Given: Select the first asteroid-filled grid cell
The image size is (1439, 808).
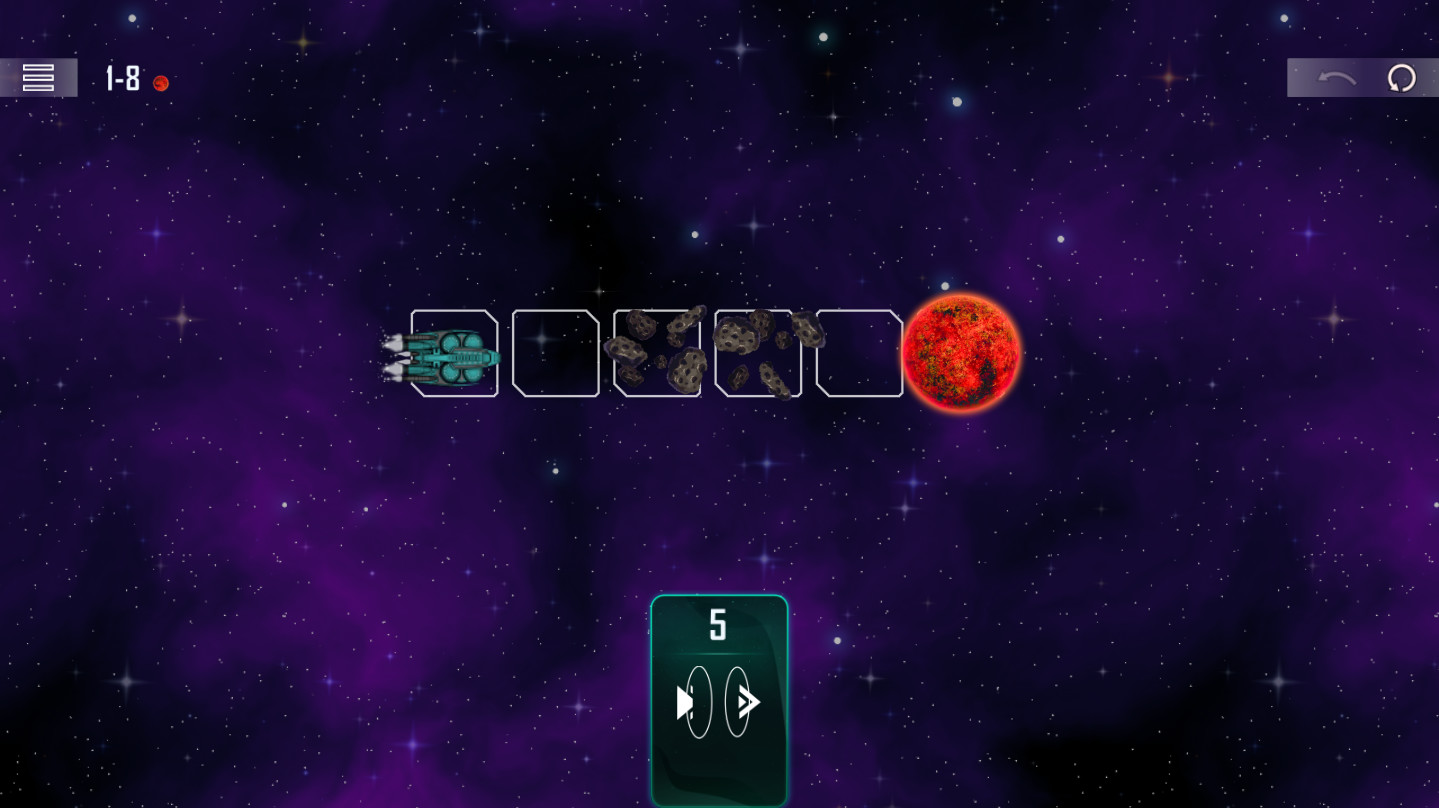Looking at the screenshot, I should 657,353.
